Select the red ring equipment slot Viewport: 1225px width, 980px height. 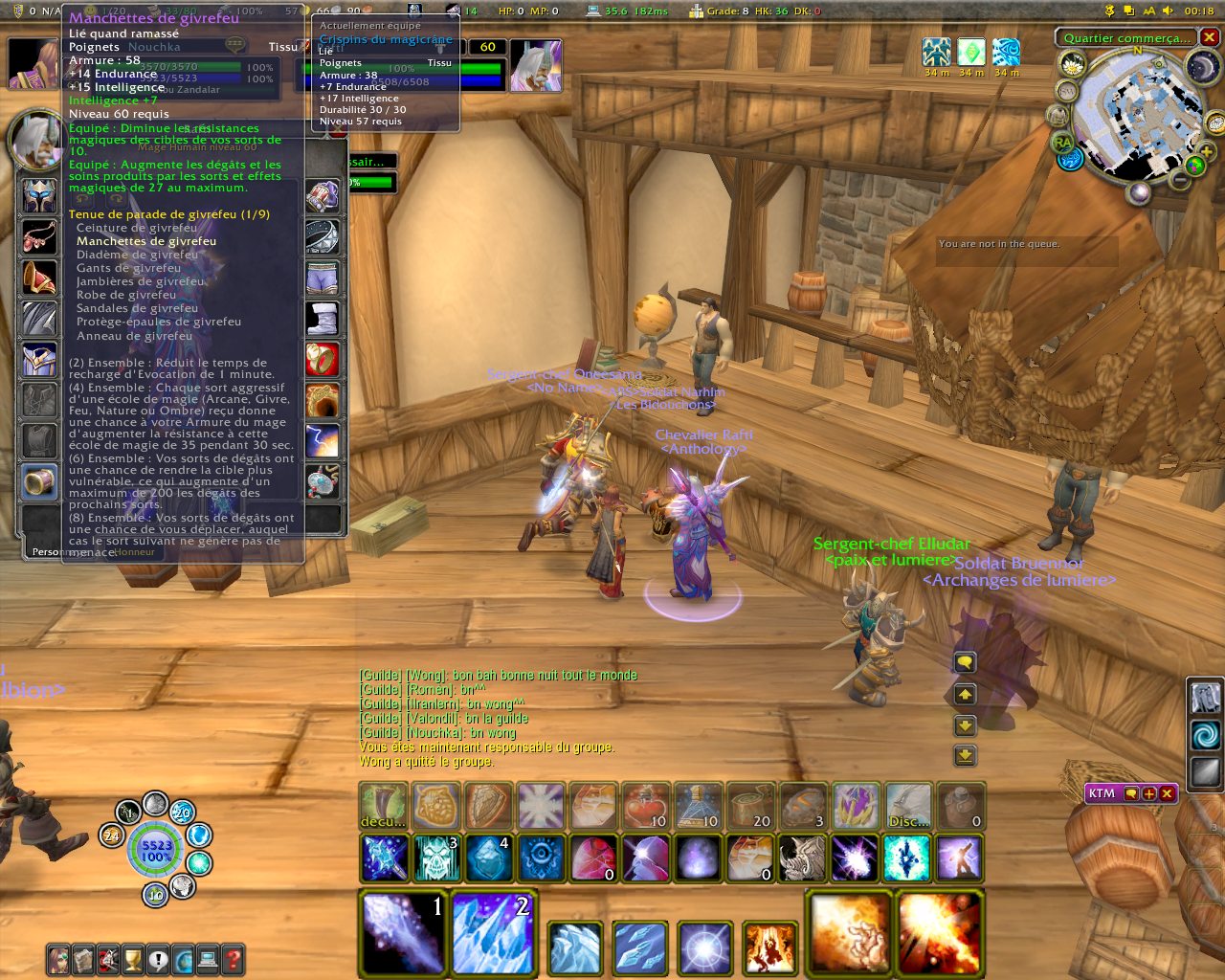pos(323,359)
